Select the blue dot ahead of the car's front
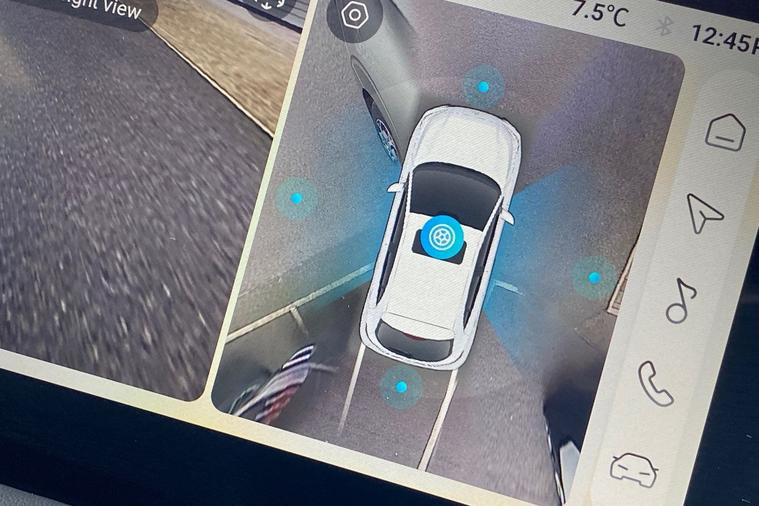 tap(483, 87)
